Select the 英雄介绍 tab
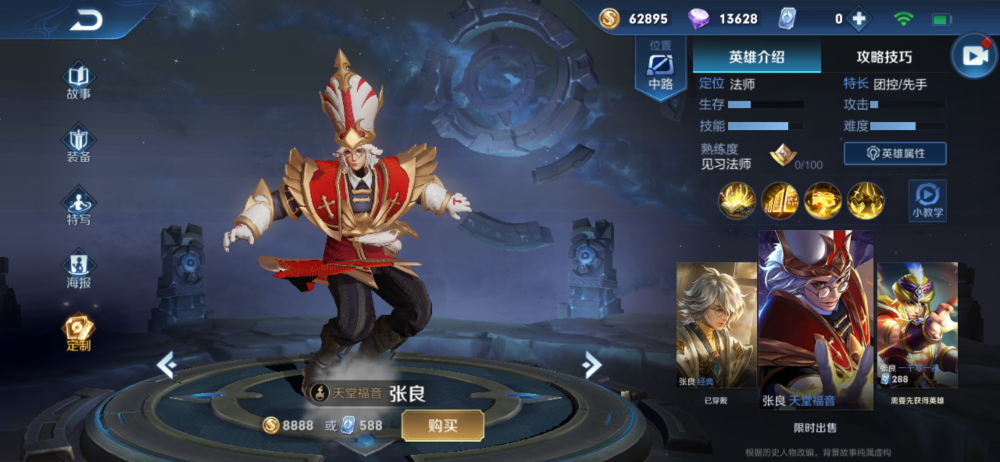The image size is (1000, 462). pyautogui.click(x=757, y=57)
